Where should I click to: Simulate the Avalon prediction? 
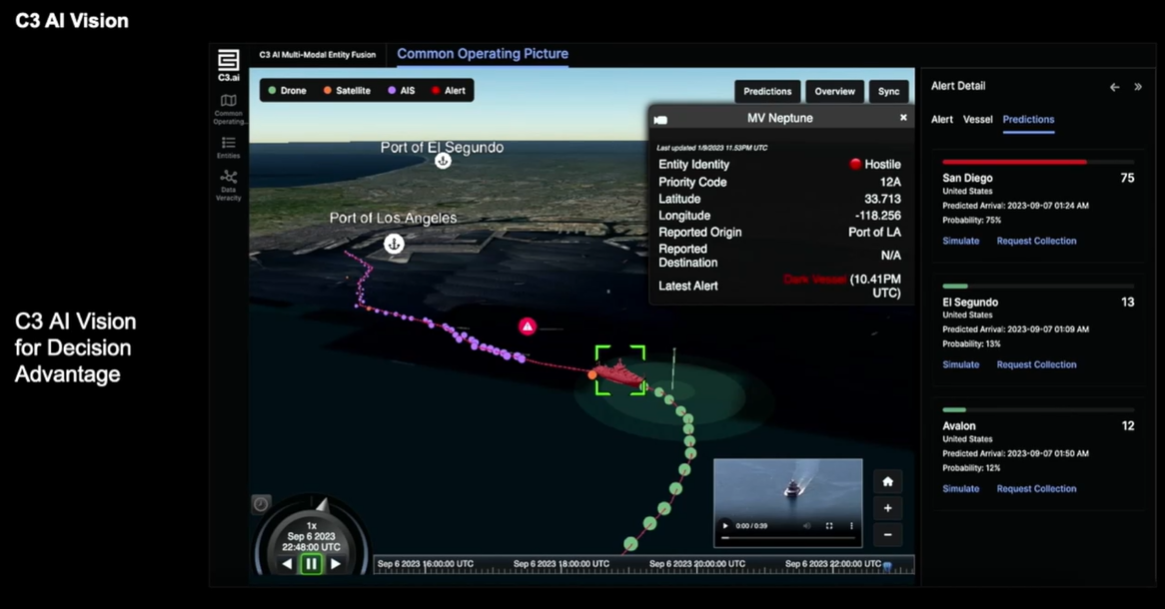point(960,489)
